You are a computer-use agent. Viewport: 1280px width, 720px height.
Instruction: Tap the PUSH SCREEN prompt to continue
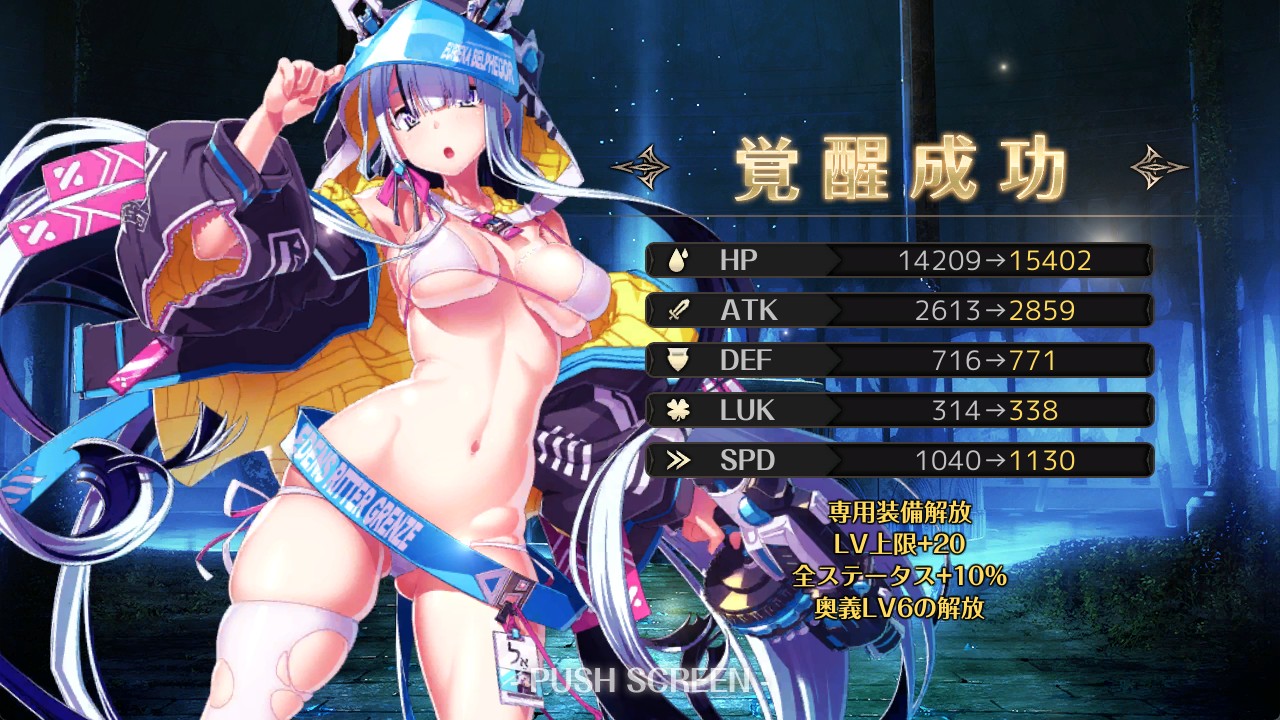(x=640, y=681)
